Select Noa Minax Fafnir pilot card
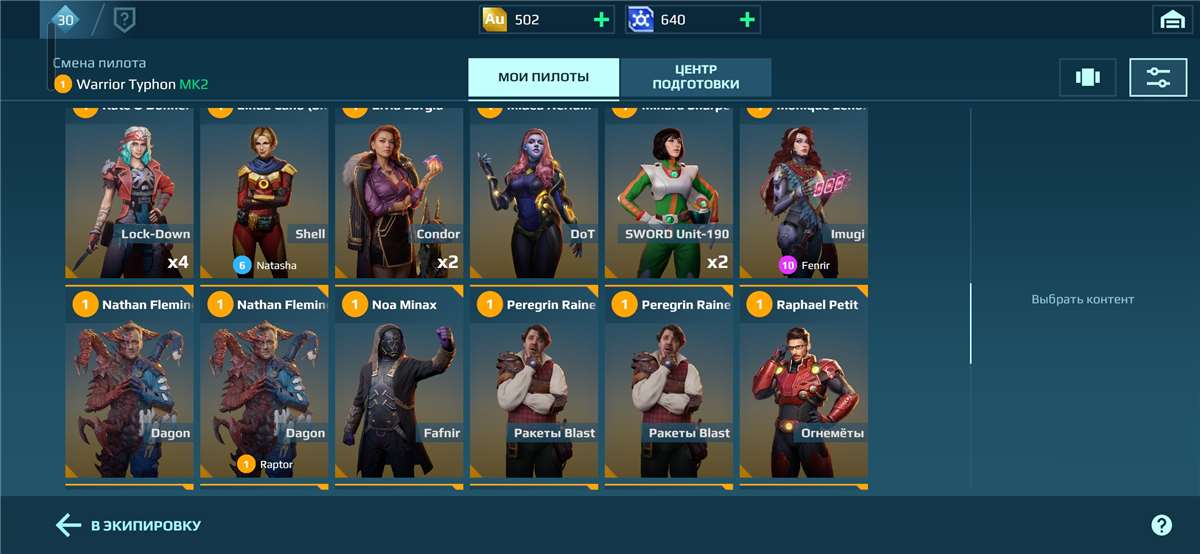The image size is (1200, 554). (x=399, y=385)
